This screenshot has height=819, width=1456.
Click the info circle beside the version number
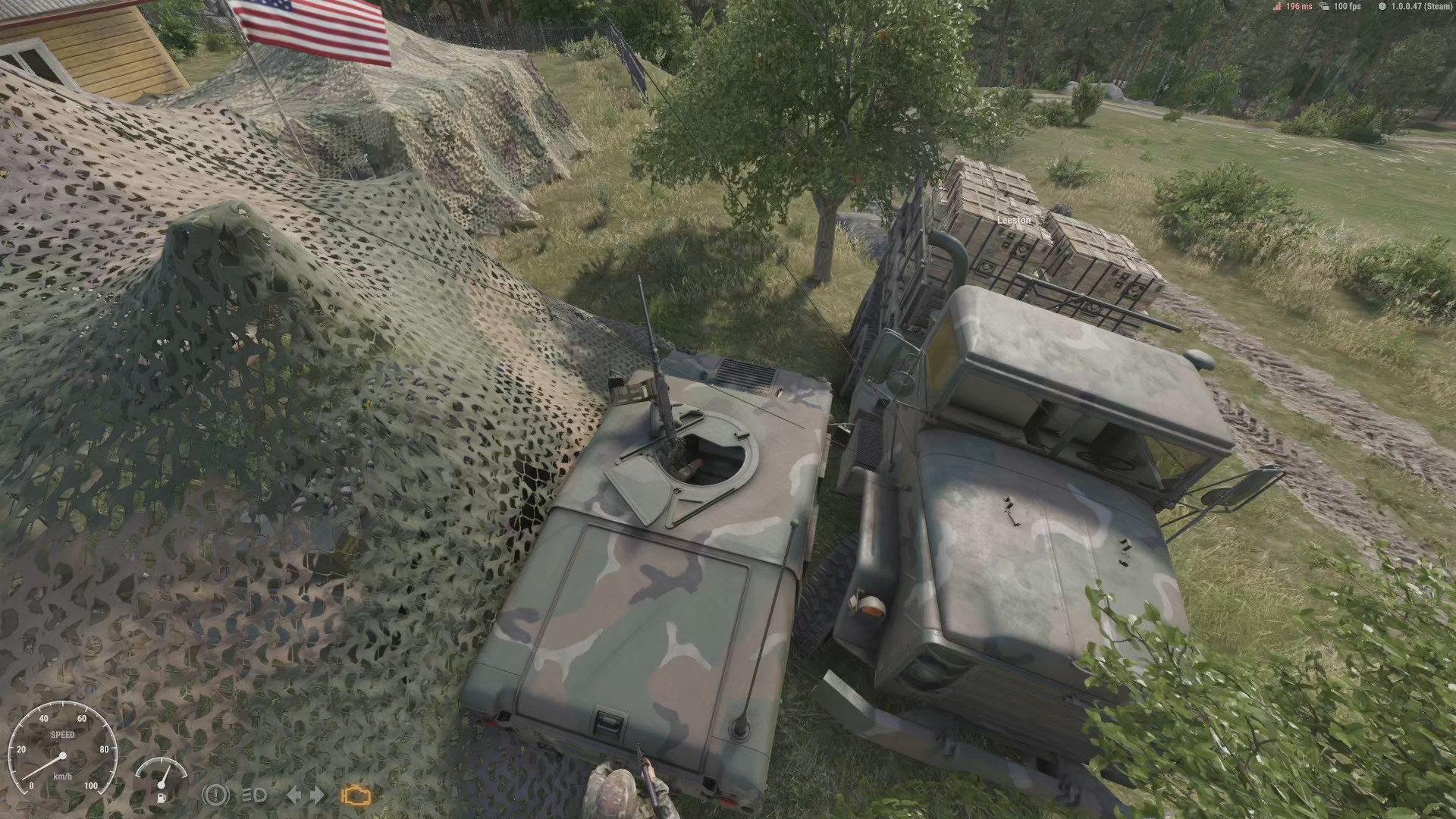point(1382,8)
